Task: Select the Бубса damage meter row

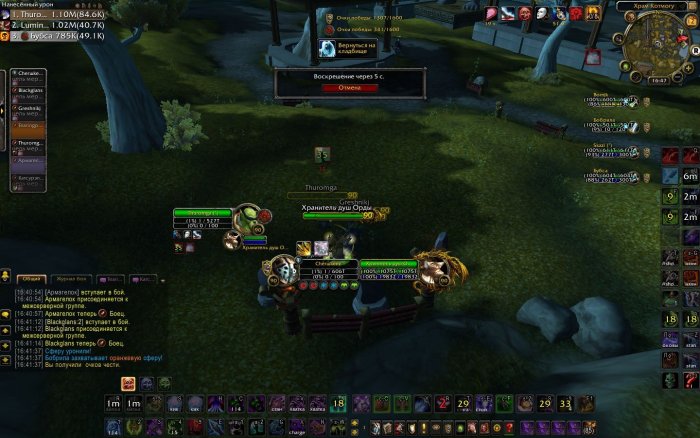Action: tap(57, 35)
